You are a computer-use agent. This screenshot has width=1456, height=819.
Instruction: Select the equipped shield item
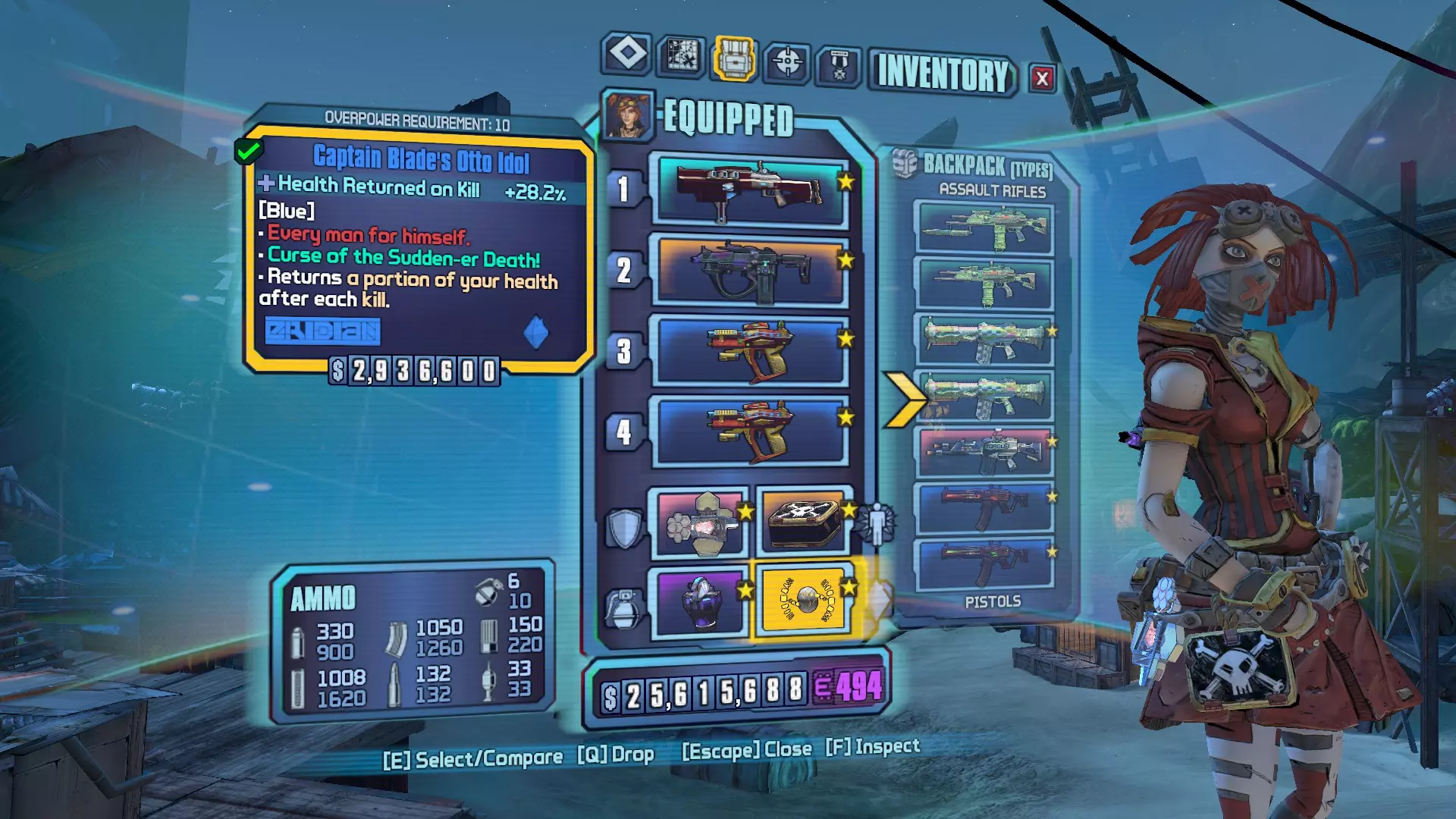pos(699,522)
